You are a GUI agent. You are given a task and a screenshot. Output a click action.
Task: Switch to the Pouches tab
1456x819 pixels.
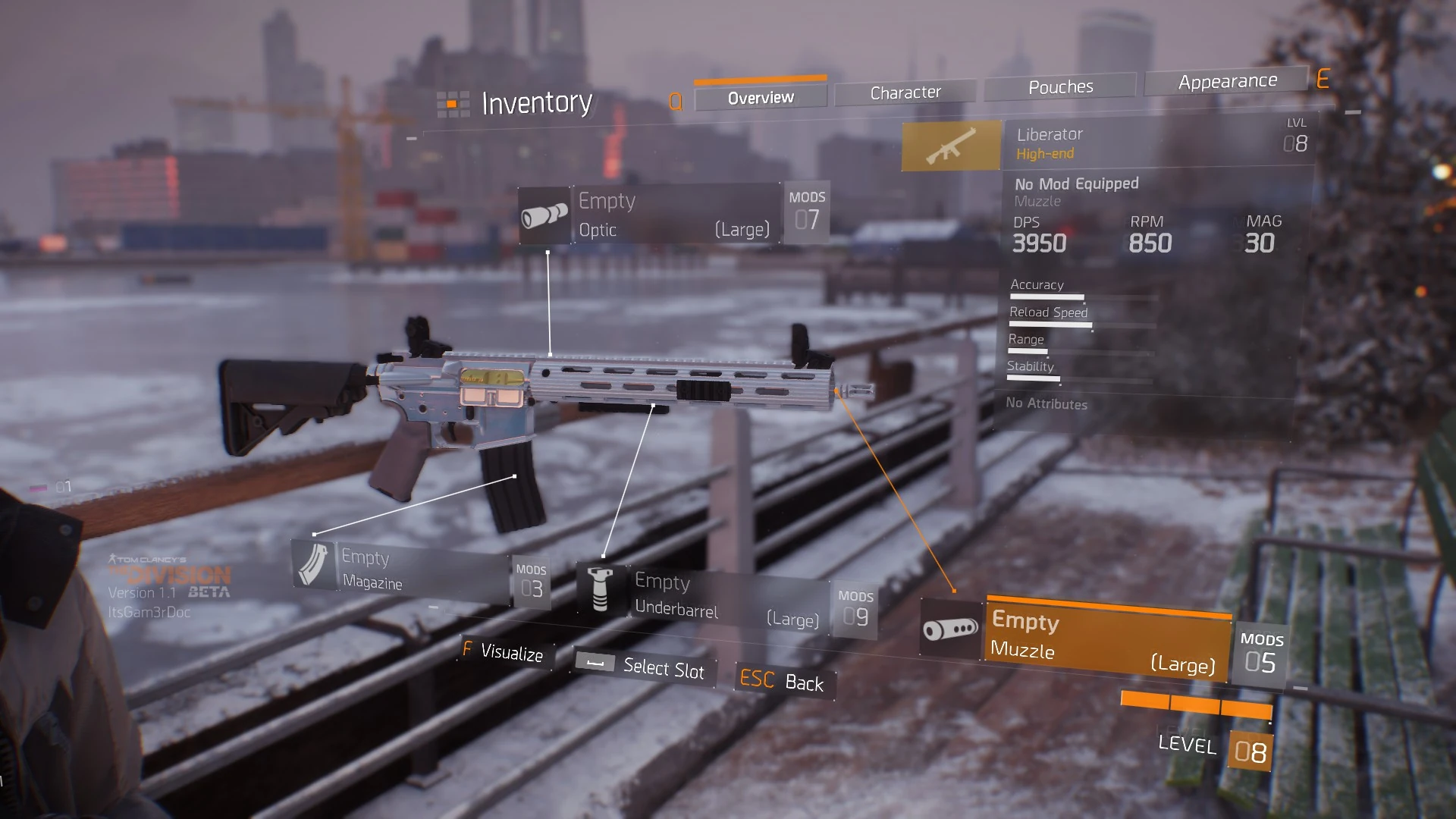(1060, 87)
